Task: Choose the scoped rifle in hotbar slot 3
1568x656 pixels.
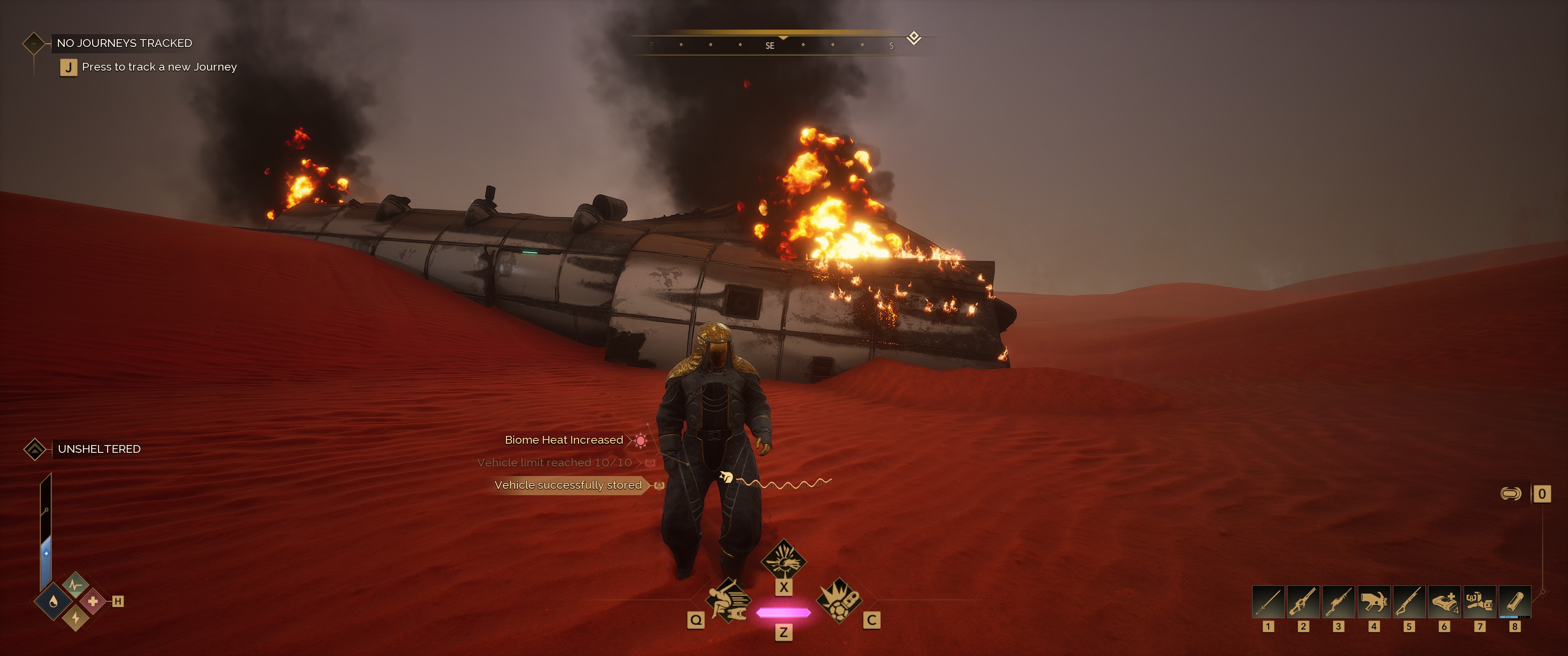Action: [x=1338, y=602]
